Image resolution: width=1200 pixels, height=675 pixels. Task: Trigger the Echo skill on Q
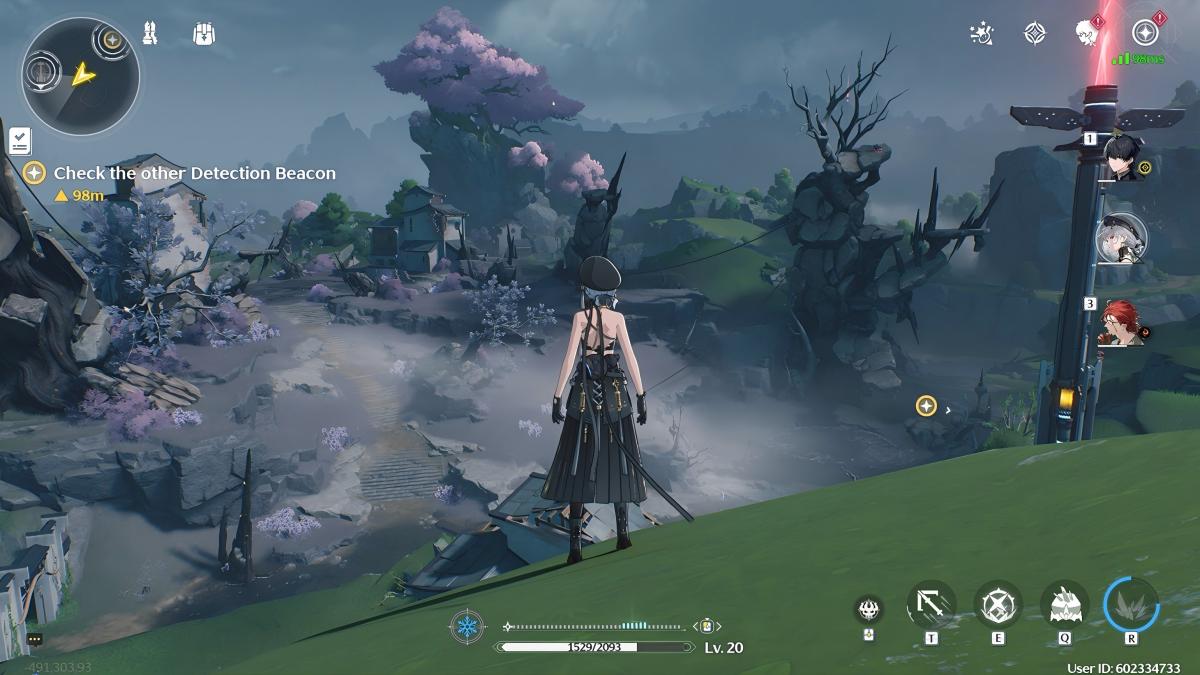point(1064,605)
